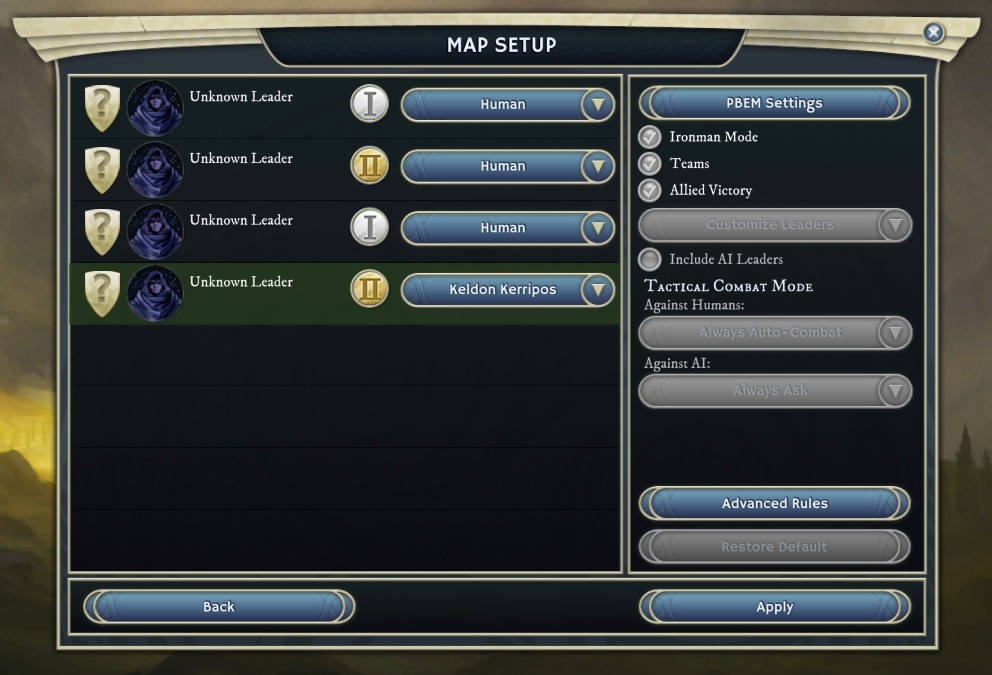Toggle the Teams checkbox

(651, 163)
